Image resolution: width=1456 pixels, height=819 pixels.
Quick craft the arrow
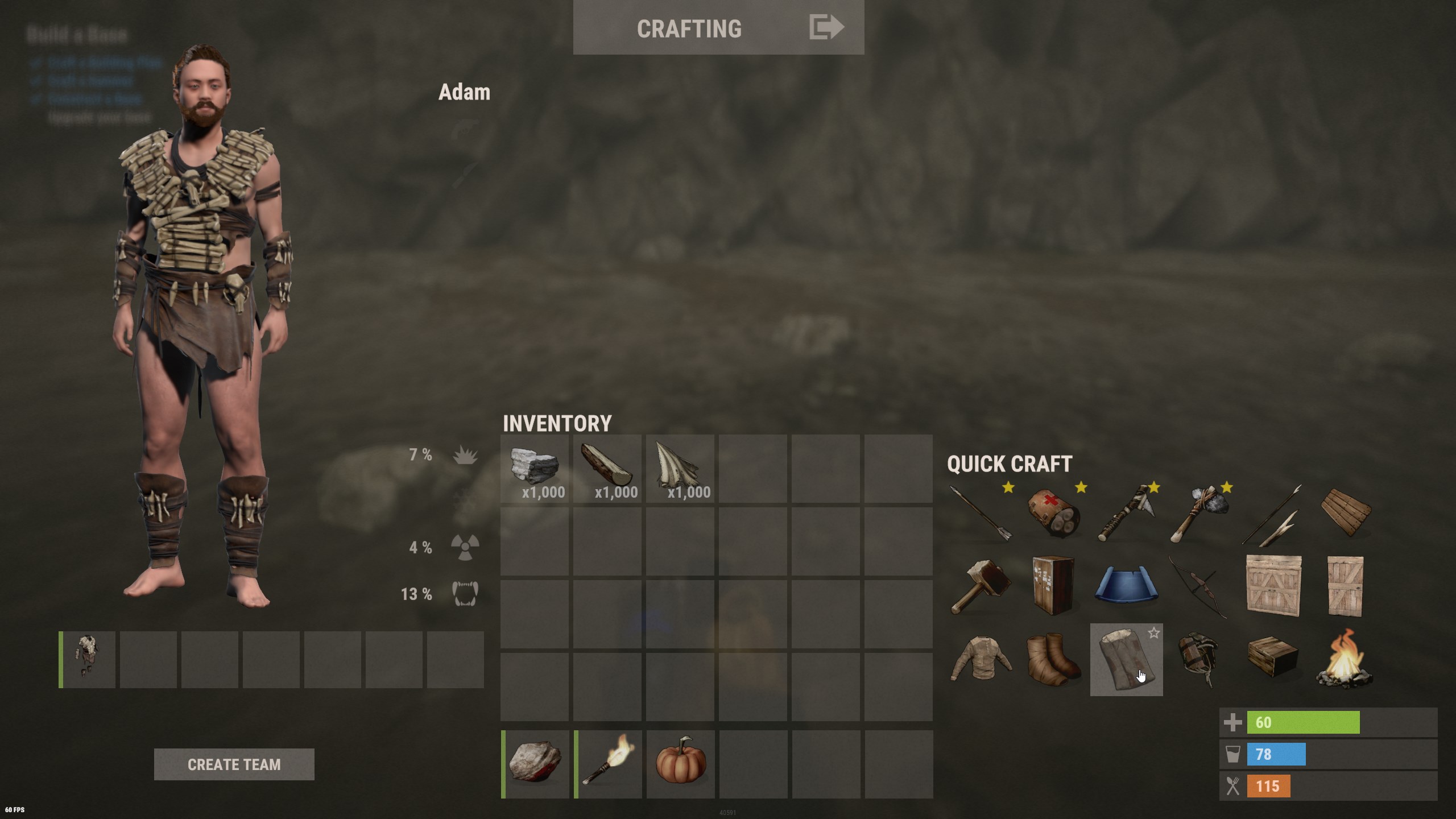[981, 514]
